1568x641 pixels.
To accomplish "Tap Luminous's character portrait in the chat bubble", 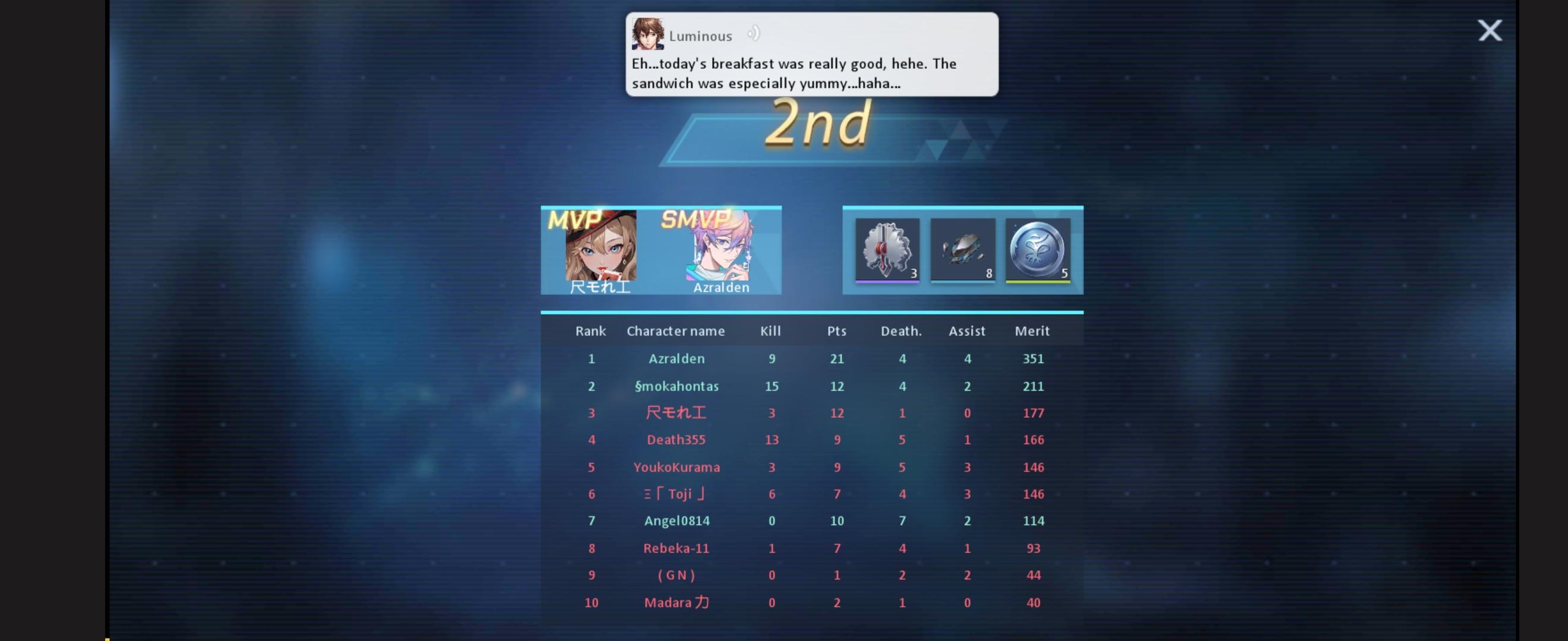I will 648,34.
